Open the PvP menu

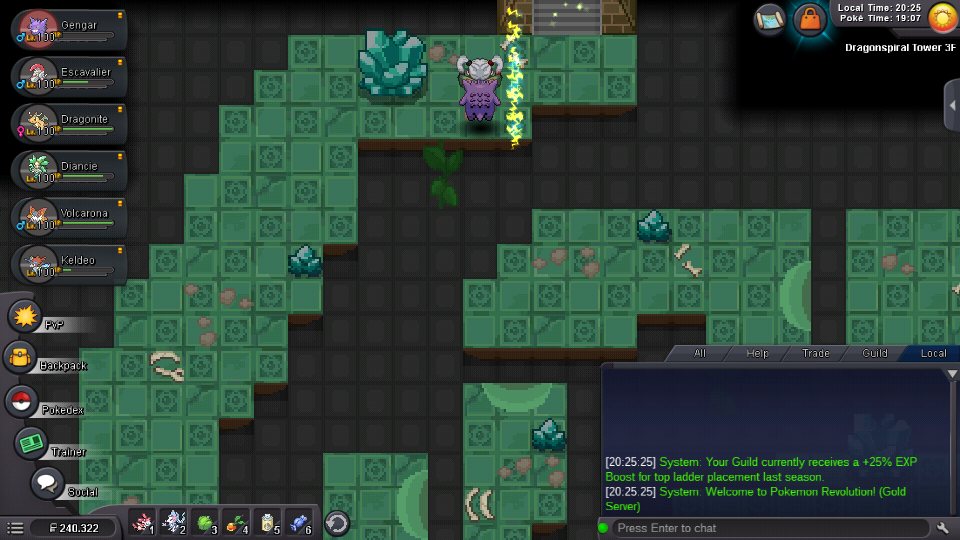click(24, 317)
